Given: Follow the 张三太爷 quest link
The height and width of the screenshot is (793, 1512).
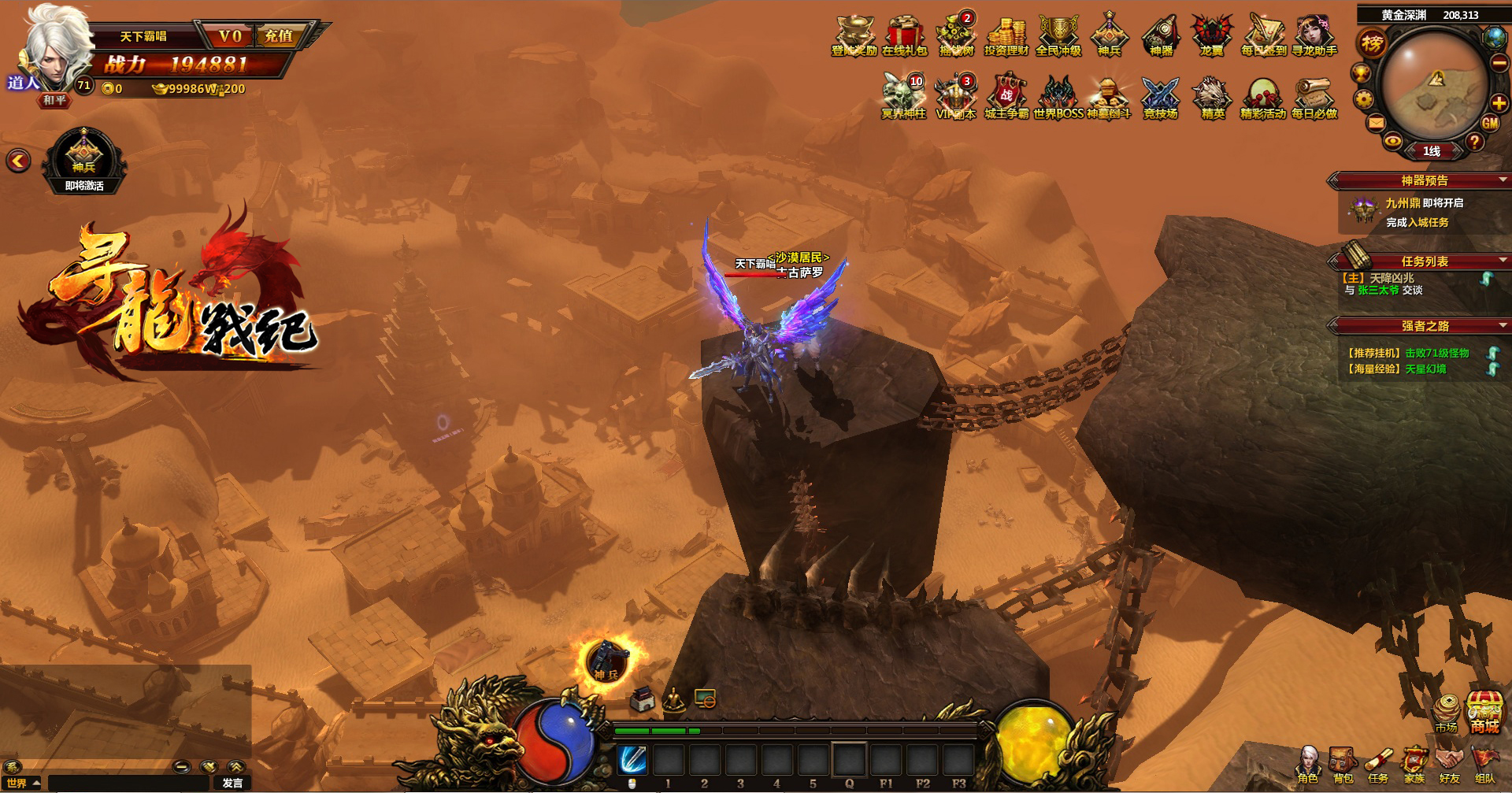Looking at the screenshot, I should tap(1378, 291).
